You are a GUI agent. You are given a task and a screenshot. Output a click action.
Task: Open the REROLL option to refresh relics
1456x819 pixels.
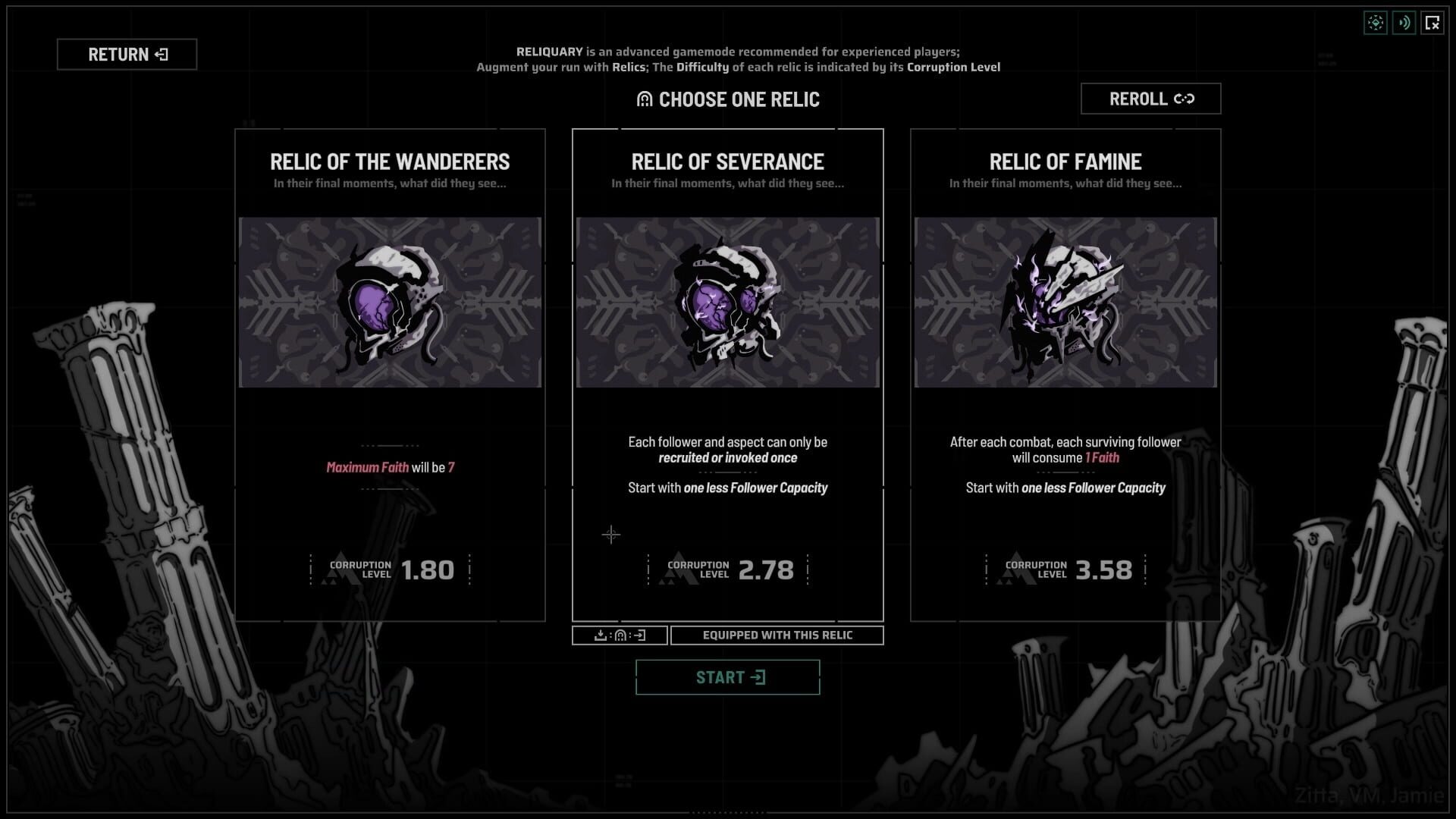[x=1150, y=99]
